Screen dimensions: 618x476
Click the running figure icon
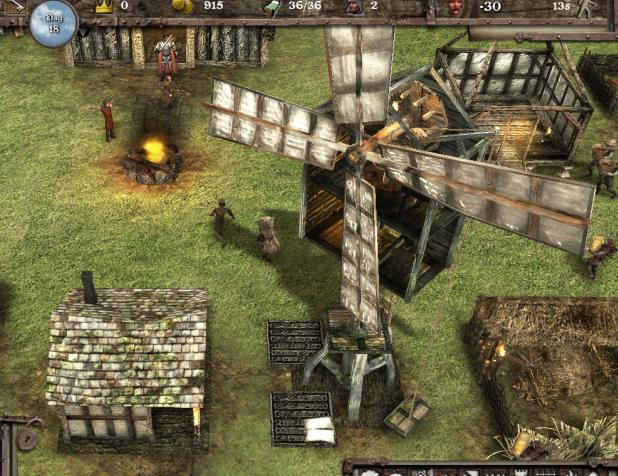click(583, 7)
